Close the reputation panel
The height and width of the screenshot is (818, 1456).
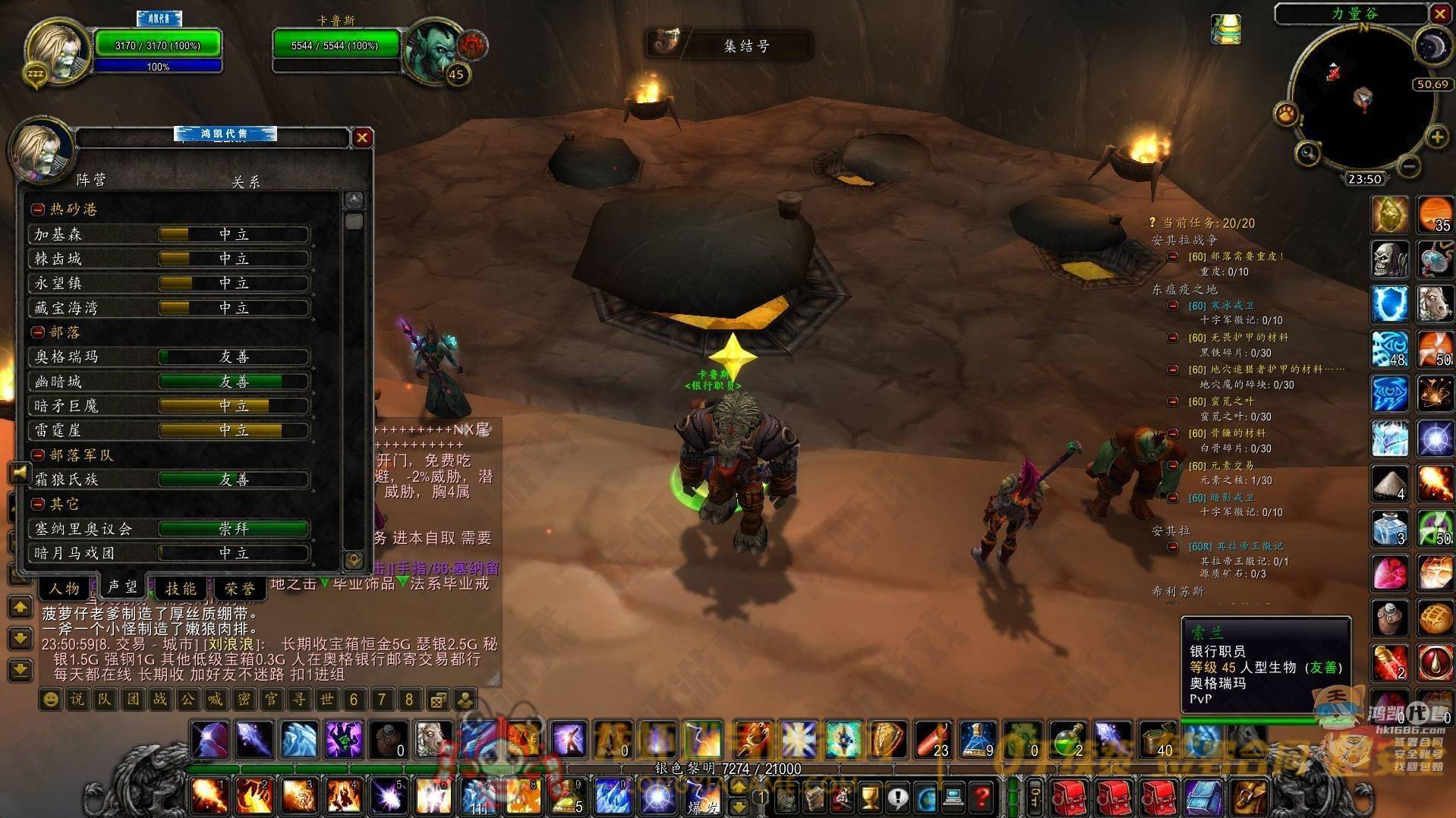pos(361,137)
